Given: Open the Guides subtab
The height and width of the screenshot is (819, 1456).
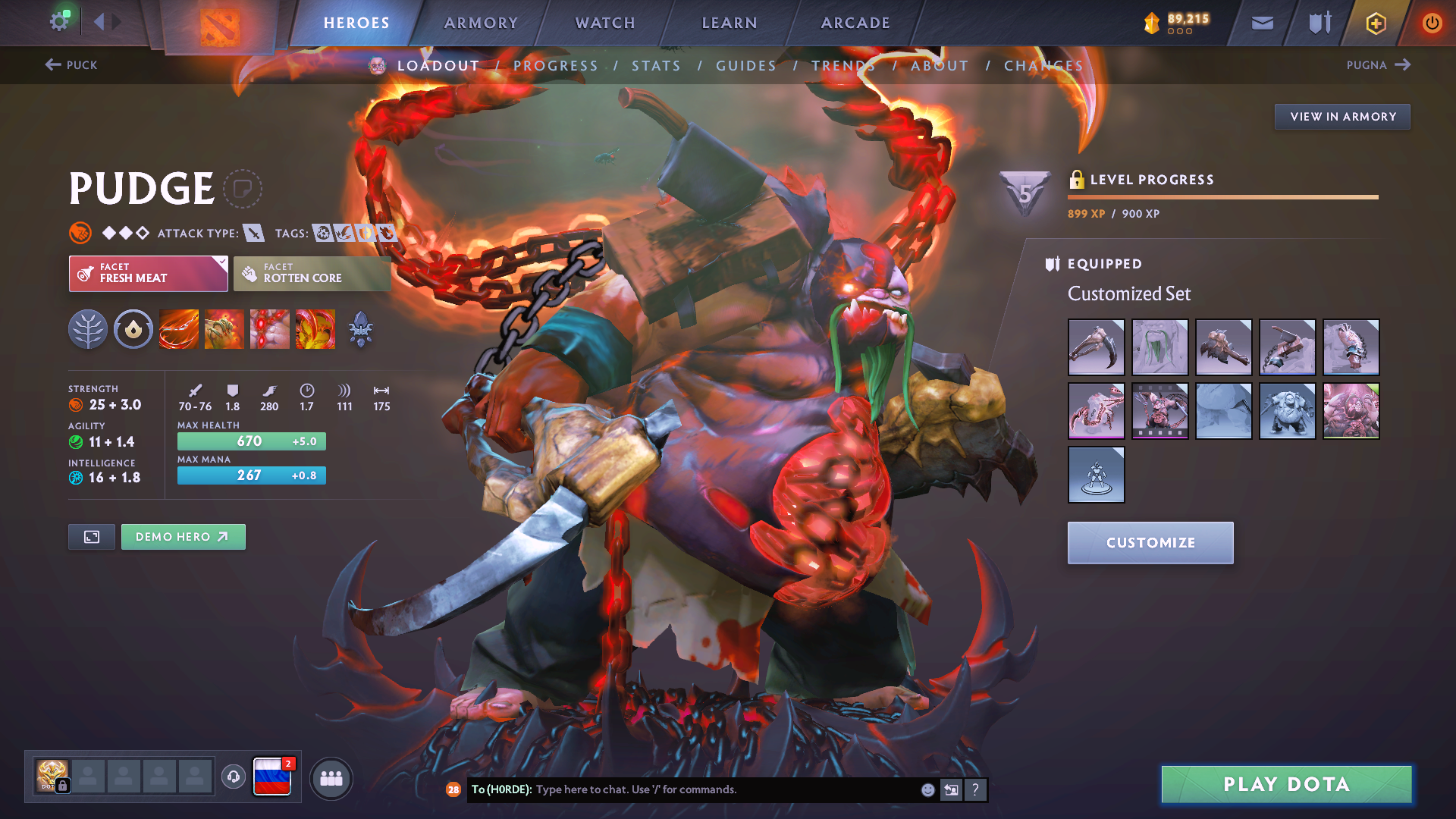Looking at the screenshot, I should (746, 66).
